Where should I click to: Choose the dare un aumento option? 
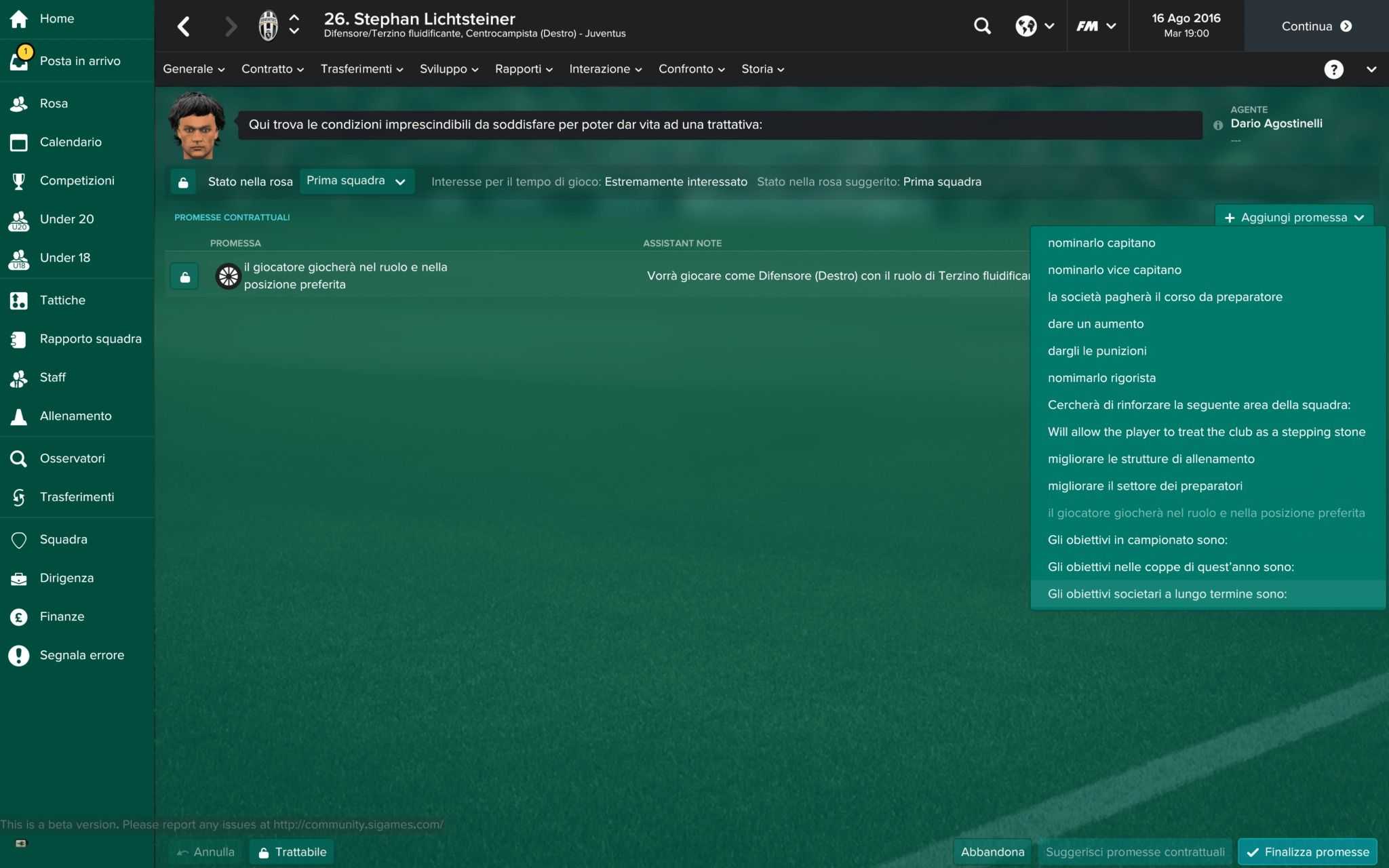click(x=1095, y=324)
